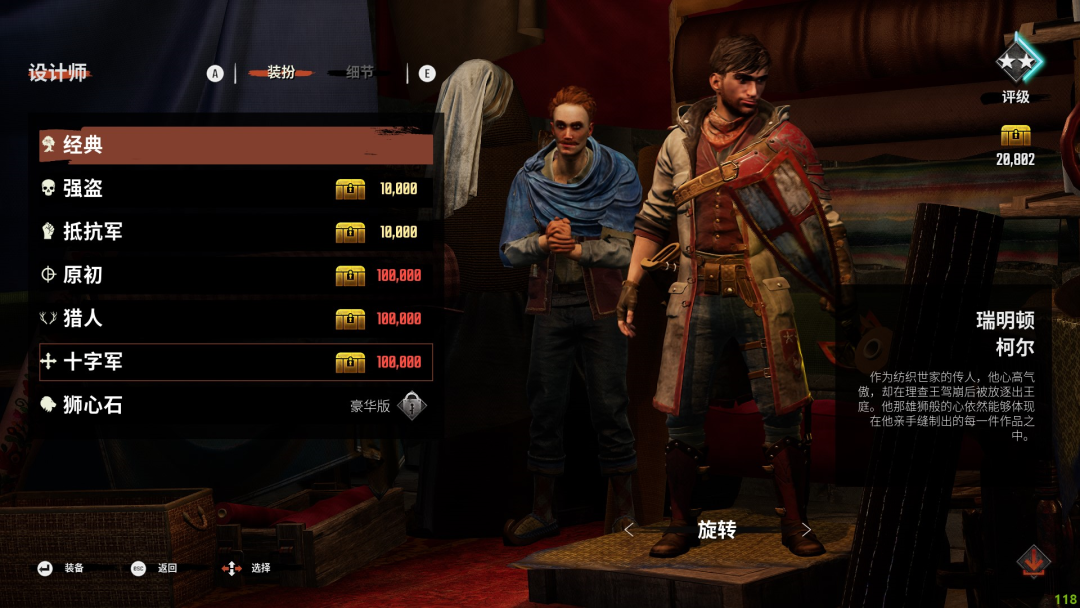Switch to the 装扮 tab

[281, 73]
